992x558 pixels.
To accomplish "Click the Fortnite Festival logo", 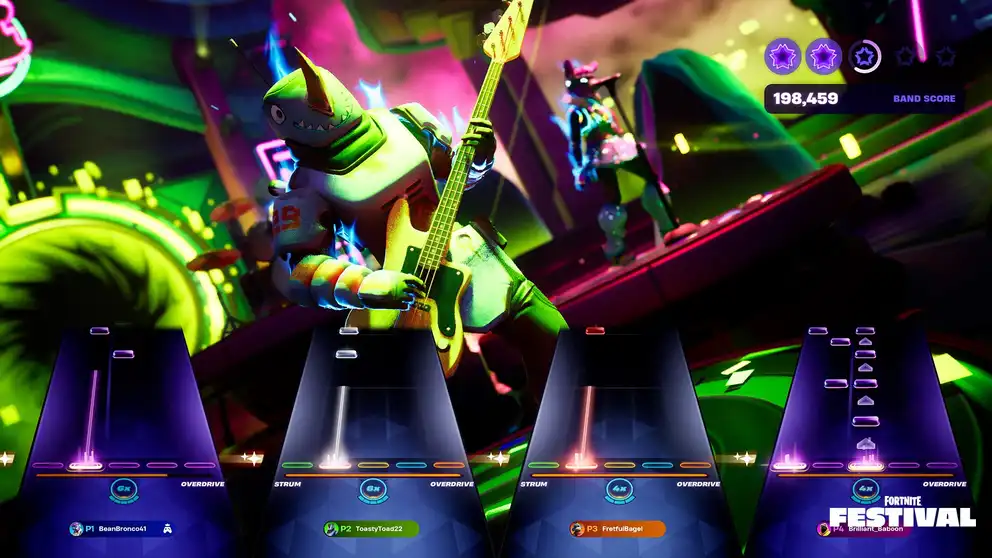I will click(902, 510).
